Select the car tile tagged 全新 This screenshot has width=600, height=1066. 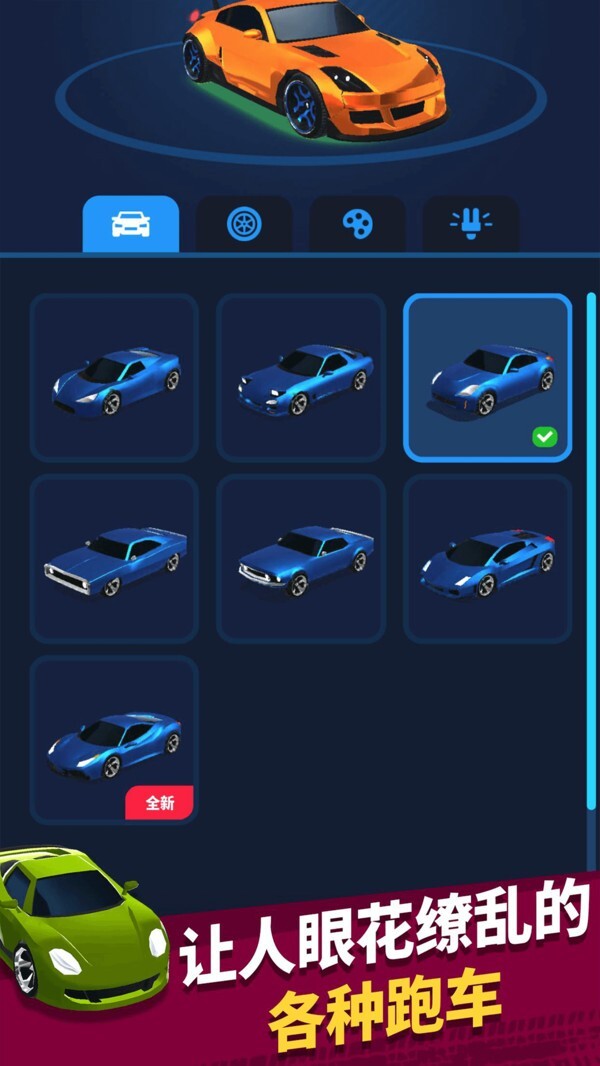(114, 740)
